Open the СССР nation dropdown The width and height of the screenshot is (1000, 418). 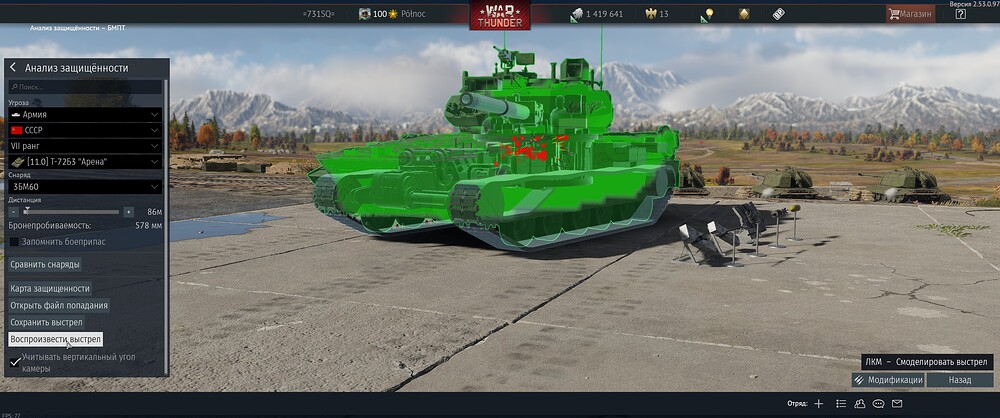point(85,130)
